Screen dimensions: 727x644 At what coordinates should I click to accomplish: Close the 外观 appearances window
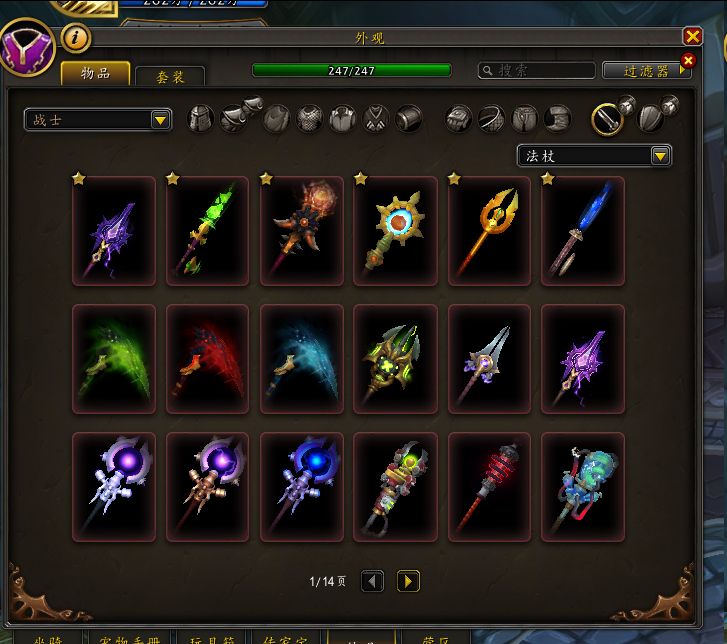[x=692, y=36]
